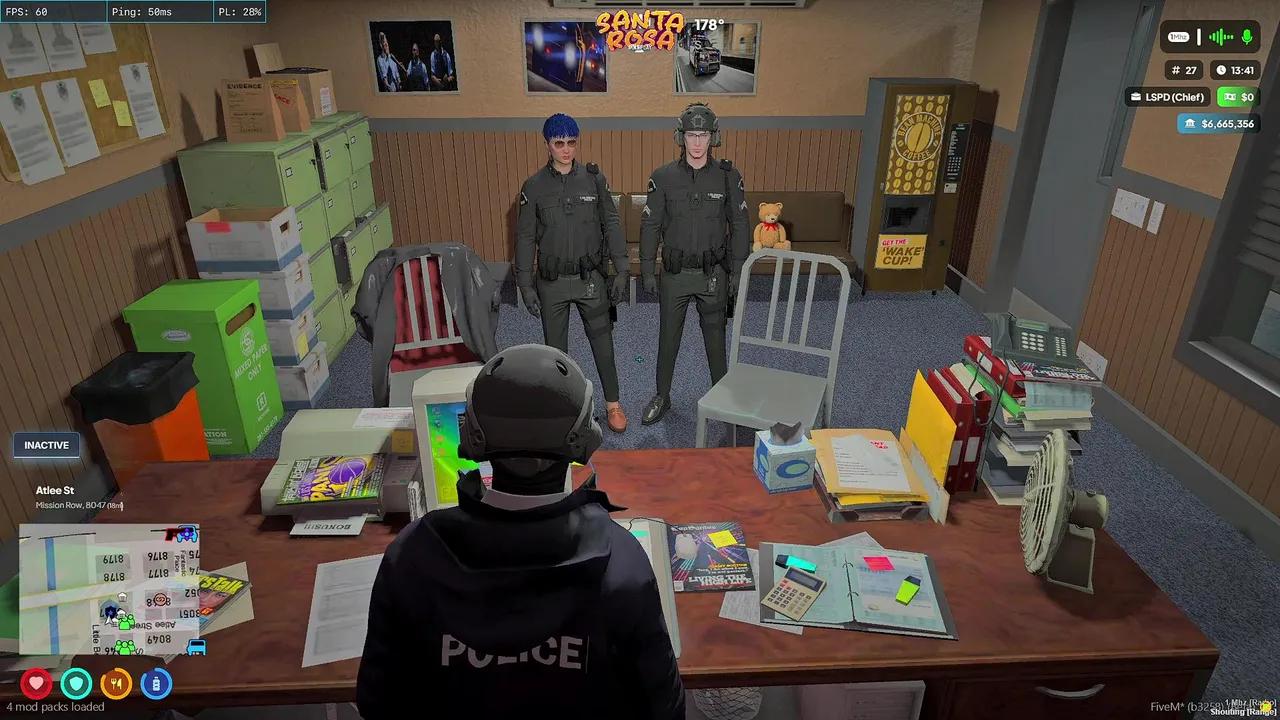Select the blue thirst bottle icon
This screenshot has width=1280, height=720.
(156, 682)
